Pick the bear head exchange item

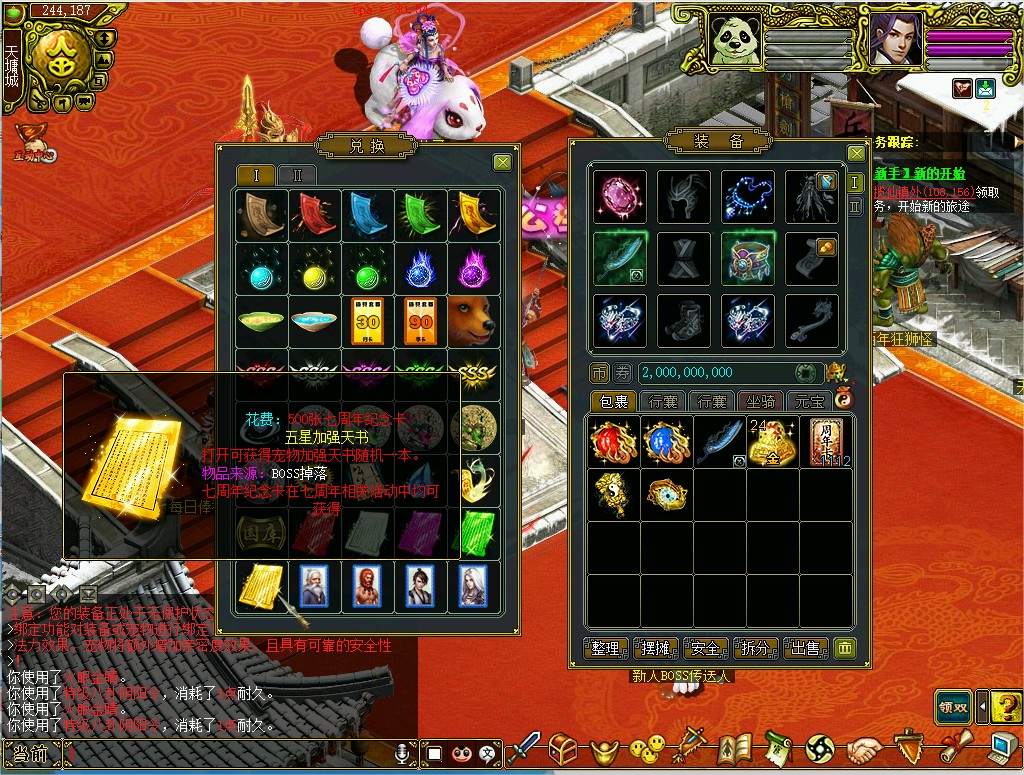(473, 320)
